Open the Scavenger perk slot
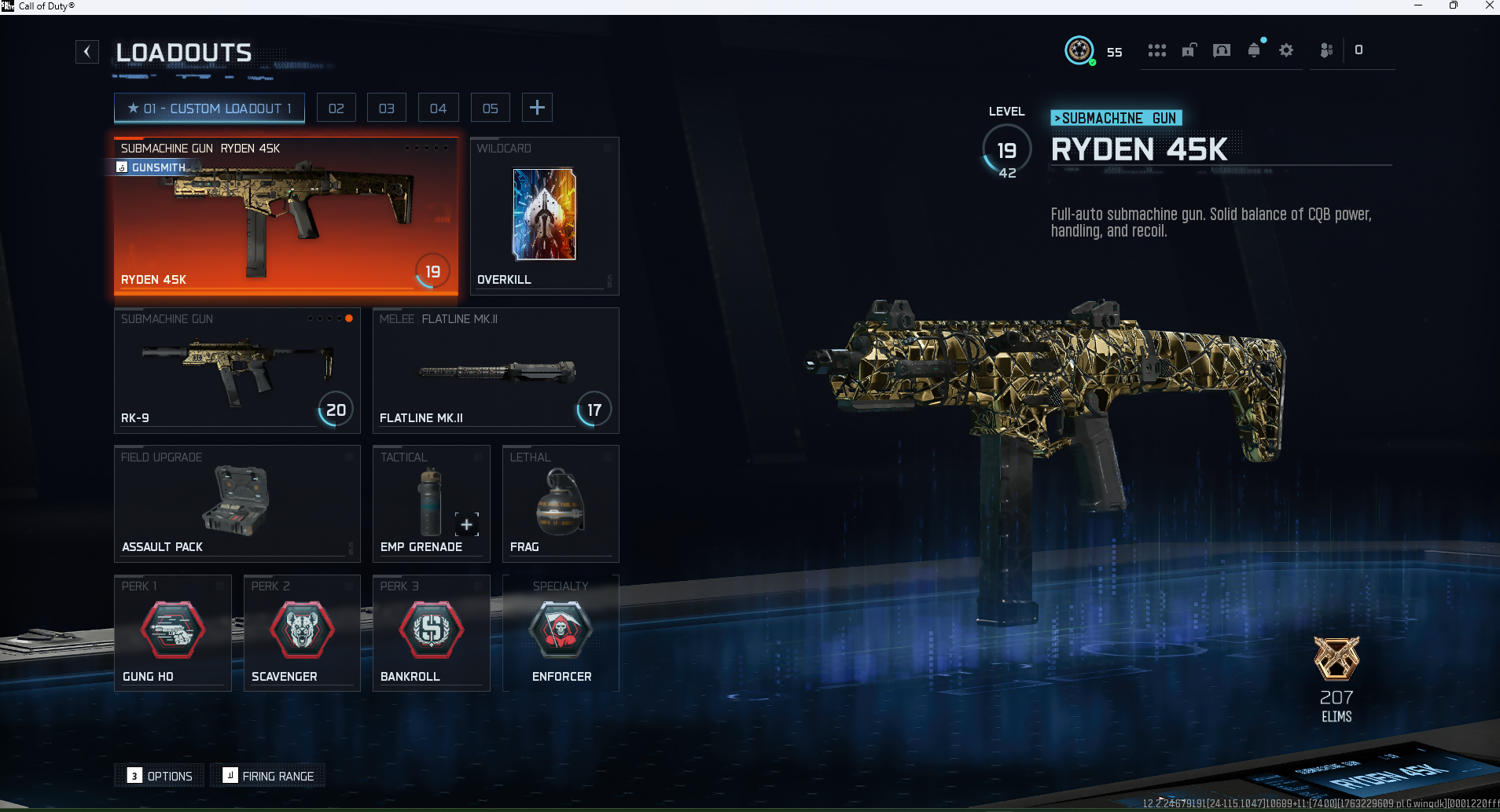This screenshot has height=812, width=1500. click(301, 633)
